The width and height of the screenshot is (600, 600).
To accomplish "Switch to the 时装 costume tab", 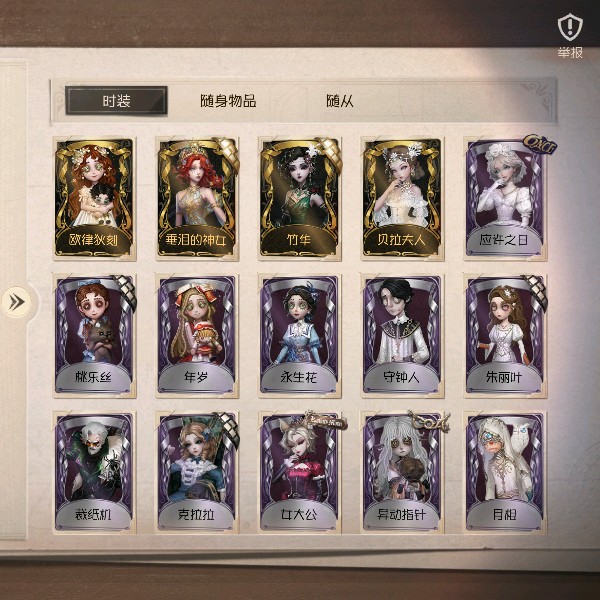I will click(x=116, y=101).
